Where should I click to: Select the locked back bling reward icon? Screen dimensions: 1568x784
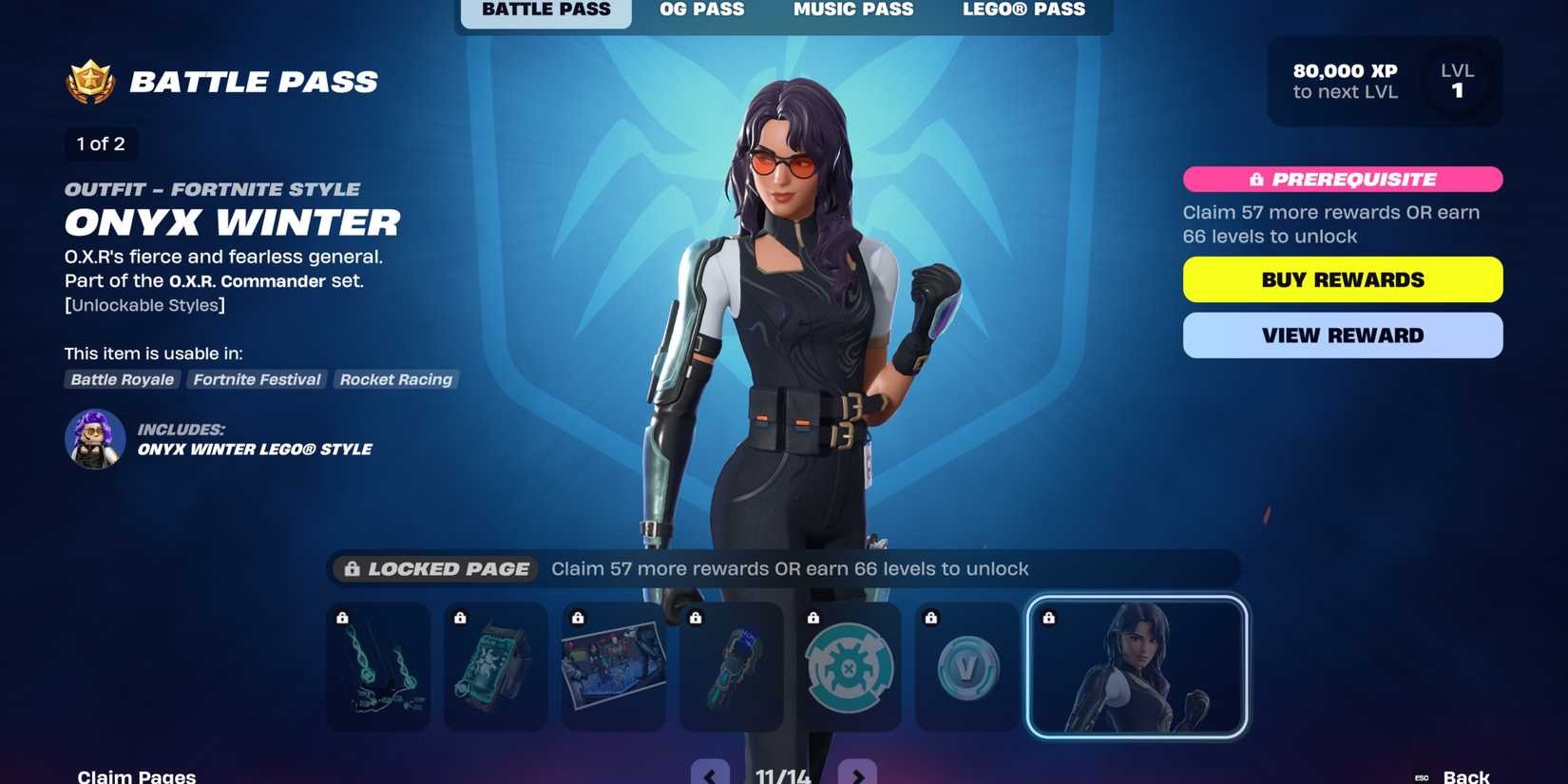pos(495,666)
